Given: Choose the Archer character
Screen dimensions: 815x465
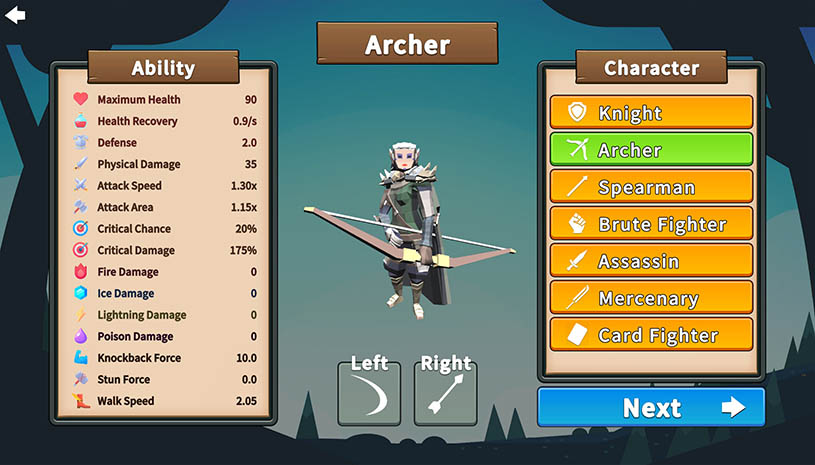Looking at the screenshot, I should click(x=651, y=149).
